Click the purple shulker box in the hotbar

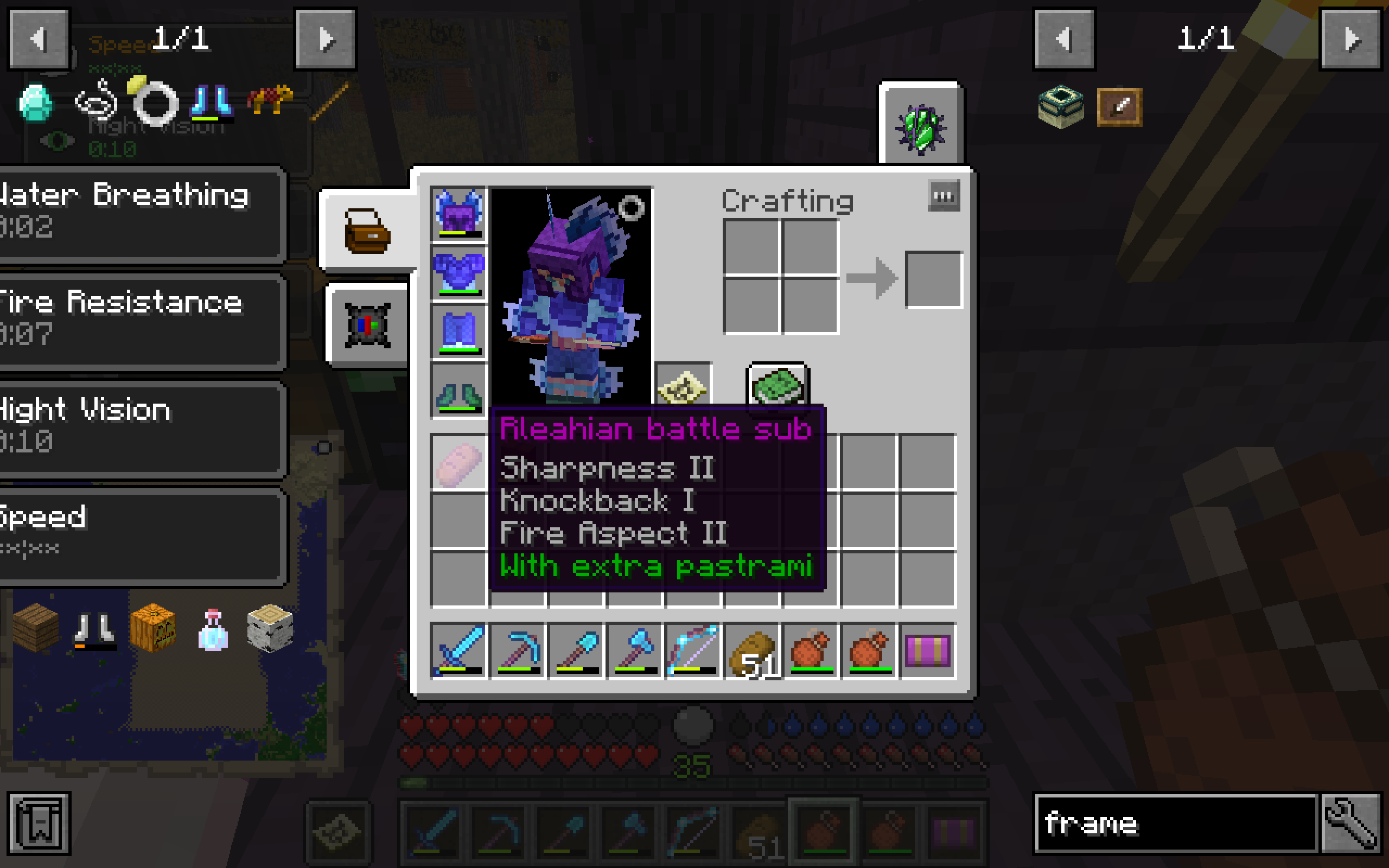(928, 652)
